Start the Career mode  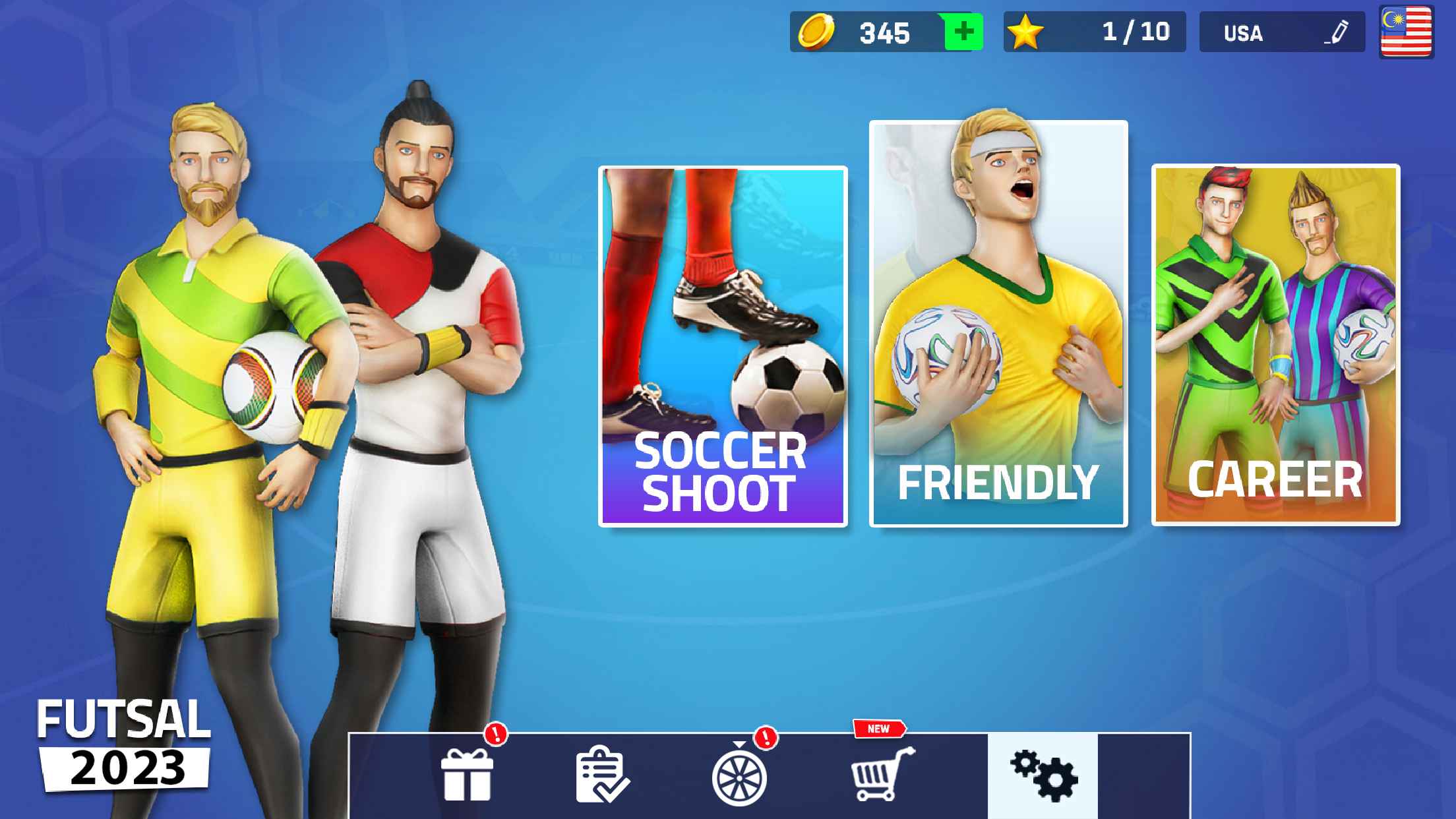(1276, 343)
